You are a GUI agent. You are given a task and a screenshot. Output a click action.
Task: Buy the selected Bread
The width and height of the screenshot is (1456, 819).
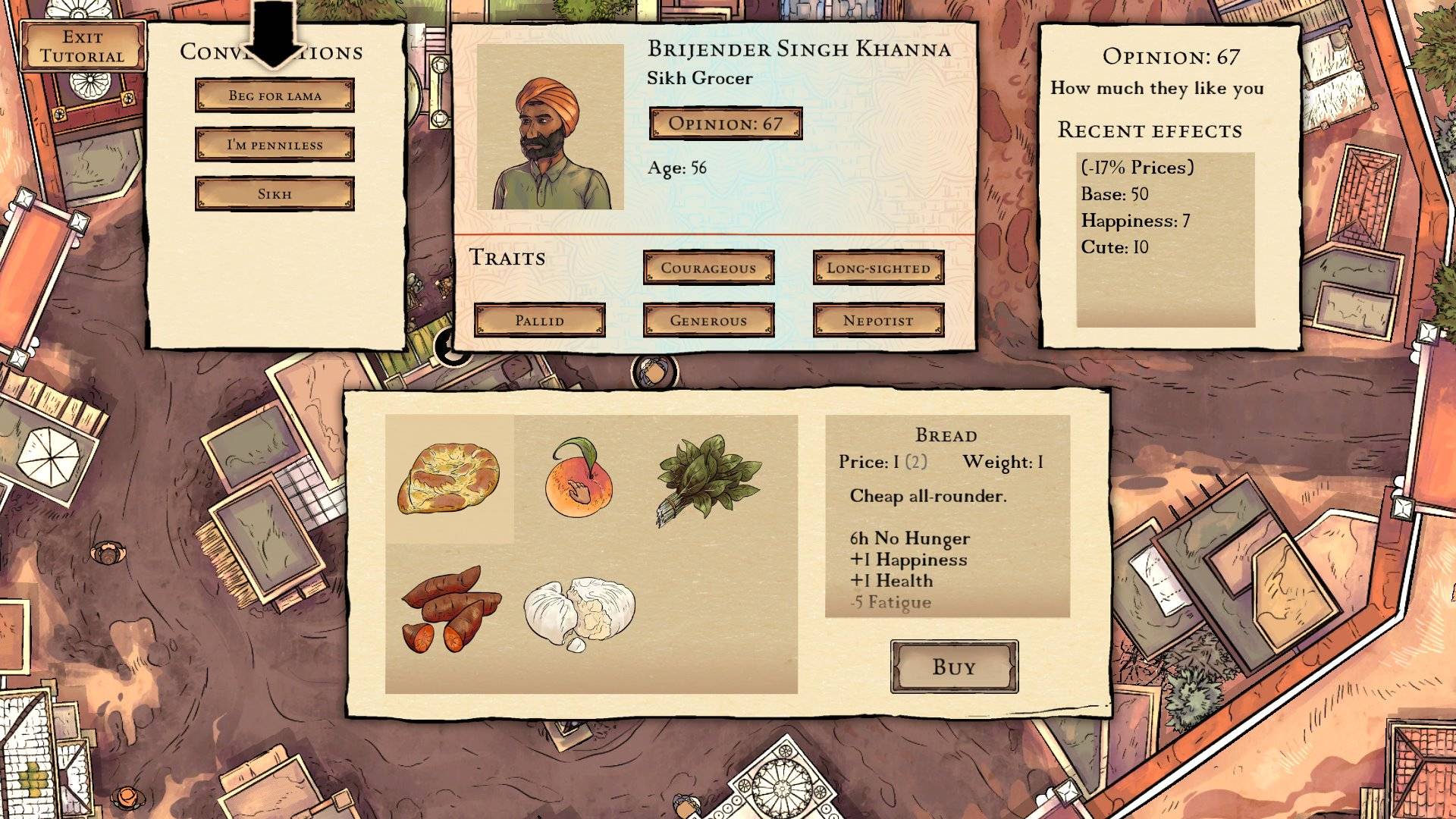954,667
